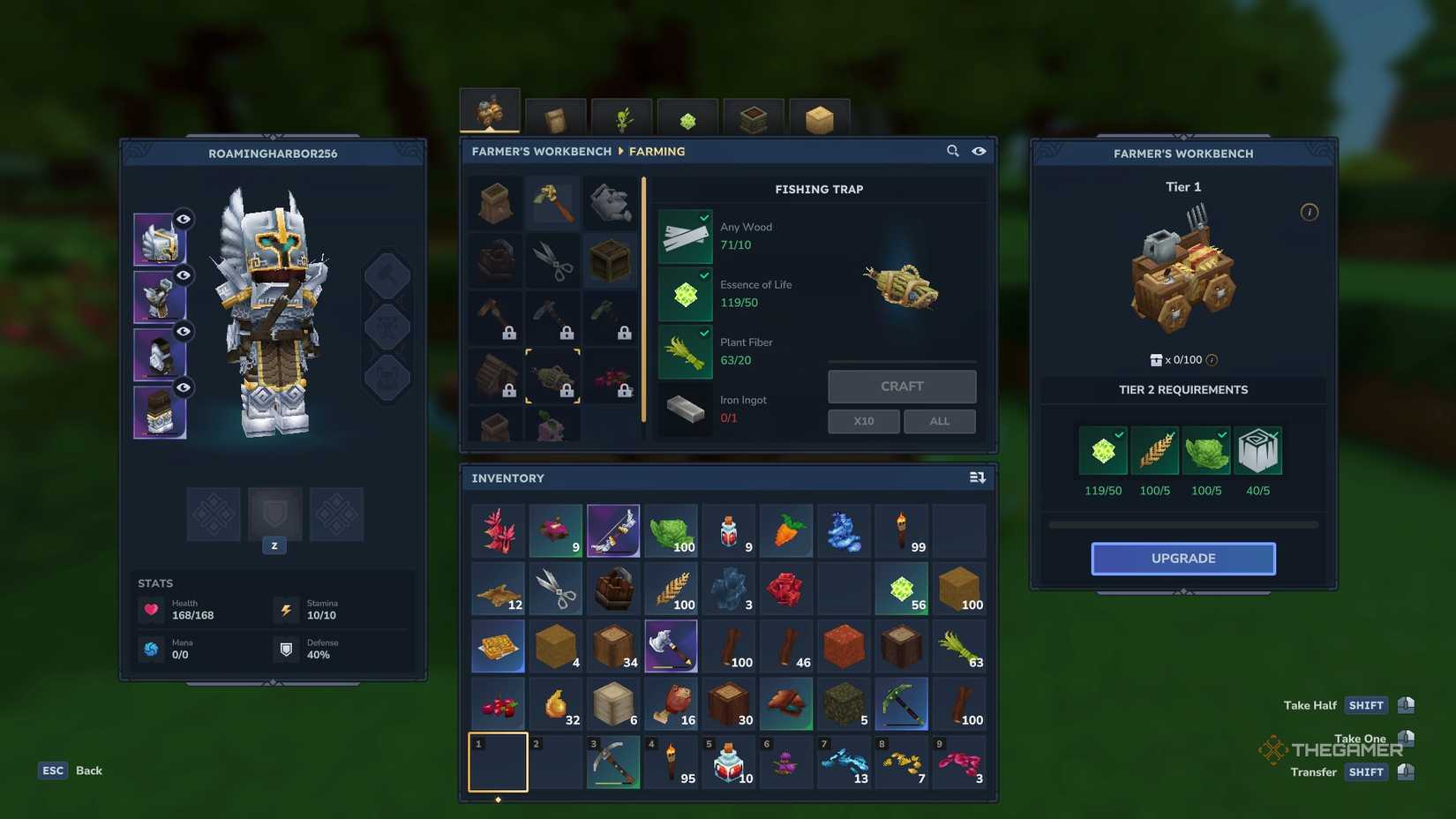Open the Essence of Life category tab icon

pos(687,117)
